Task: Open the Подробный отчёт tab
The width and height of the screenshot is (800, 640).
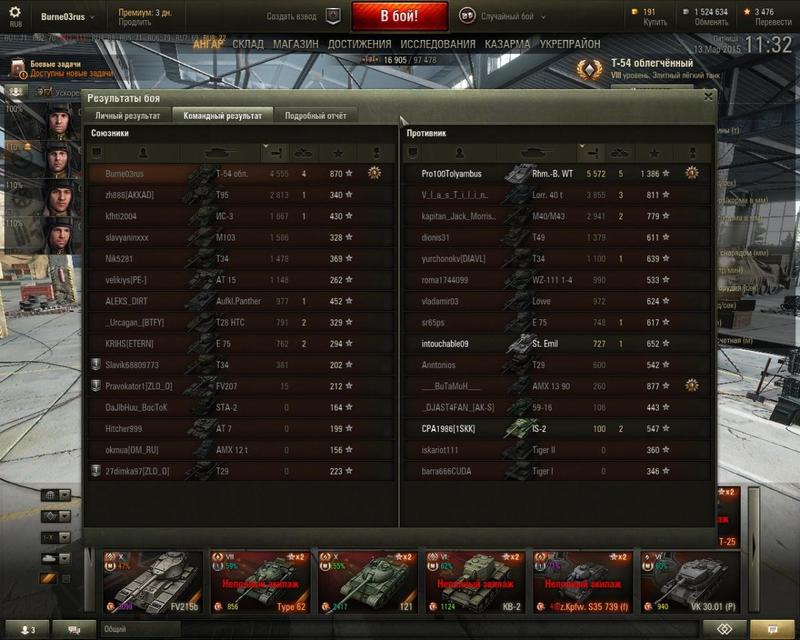Action: pos(315,116)
